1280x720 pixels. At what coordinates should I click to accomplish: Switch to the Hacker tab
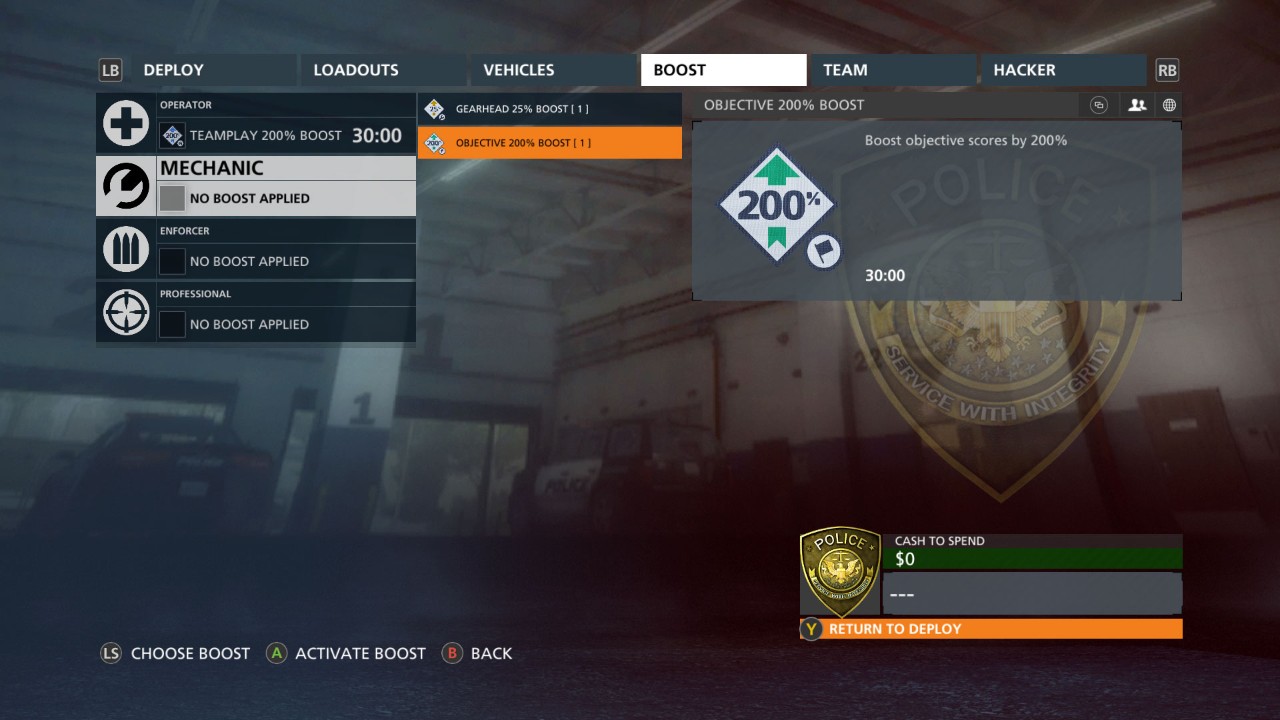tap(1062, 70)
